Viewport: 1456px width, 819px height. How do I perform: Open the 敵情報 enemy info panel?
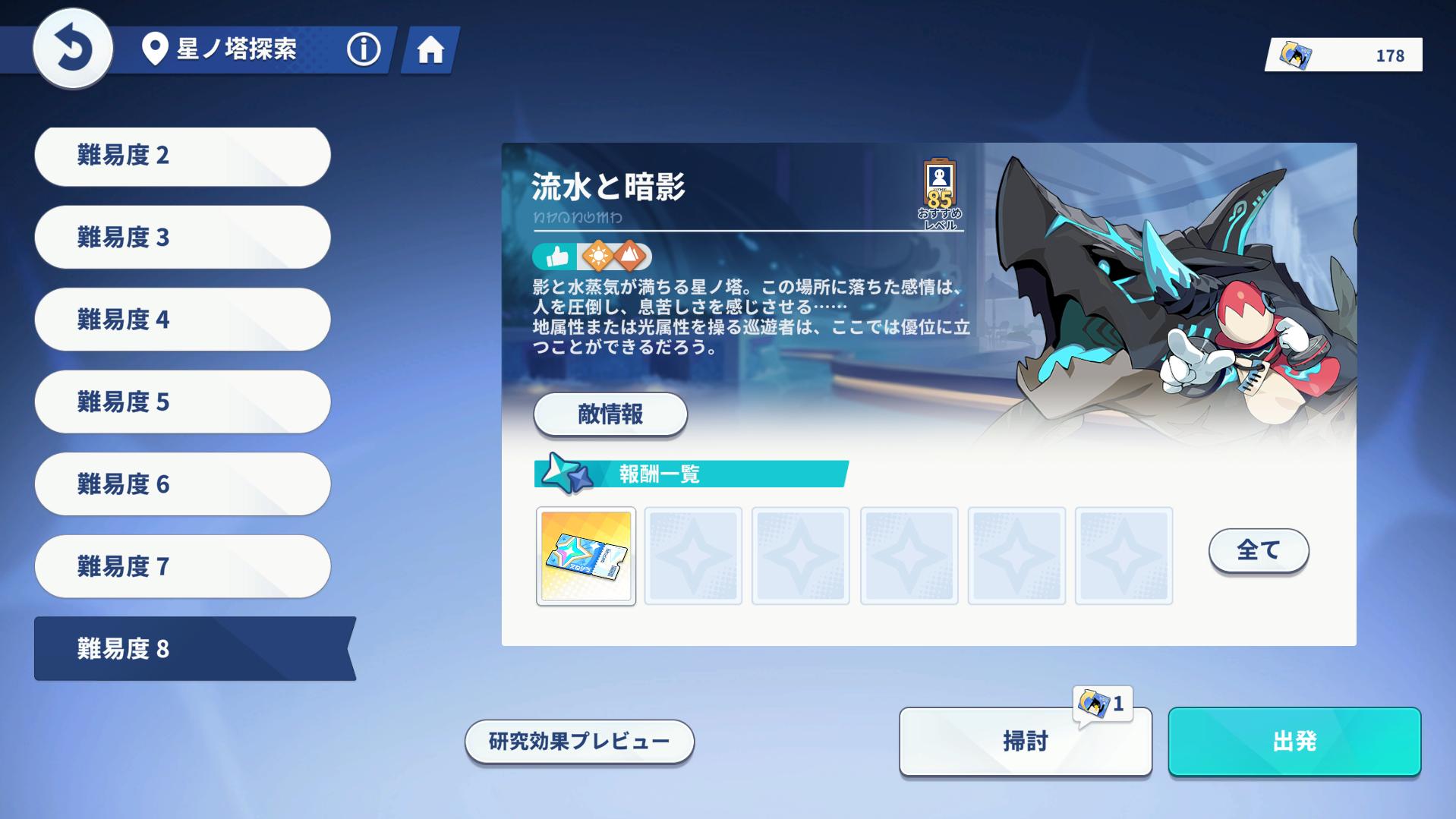click(x=610, y=415)
